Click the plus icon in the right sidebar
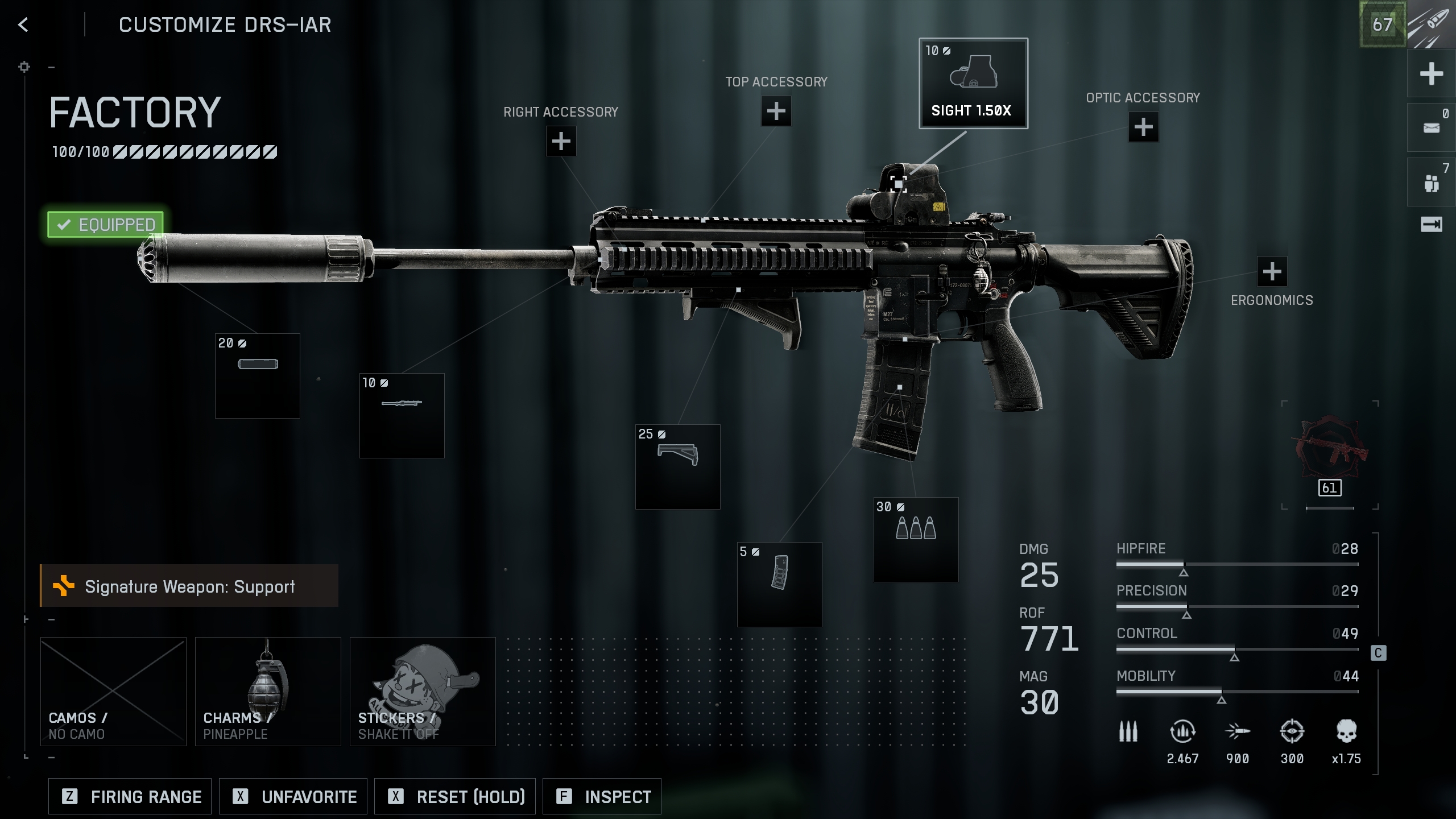This screenshot has height=819, width=1456. click(1431, 74)
